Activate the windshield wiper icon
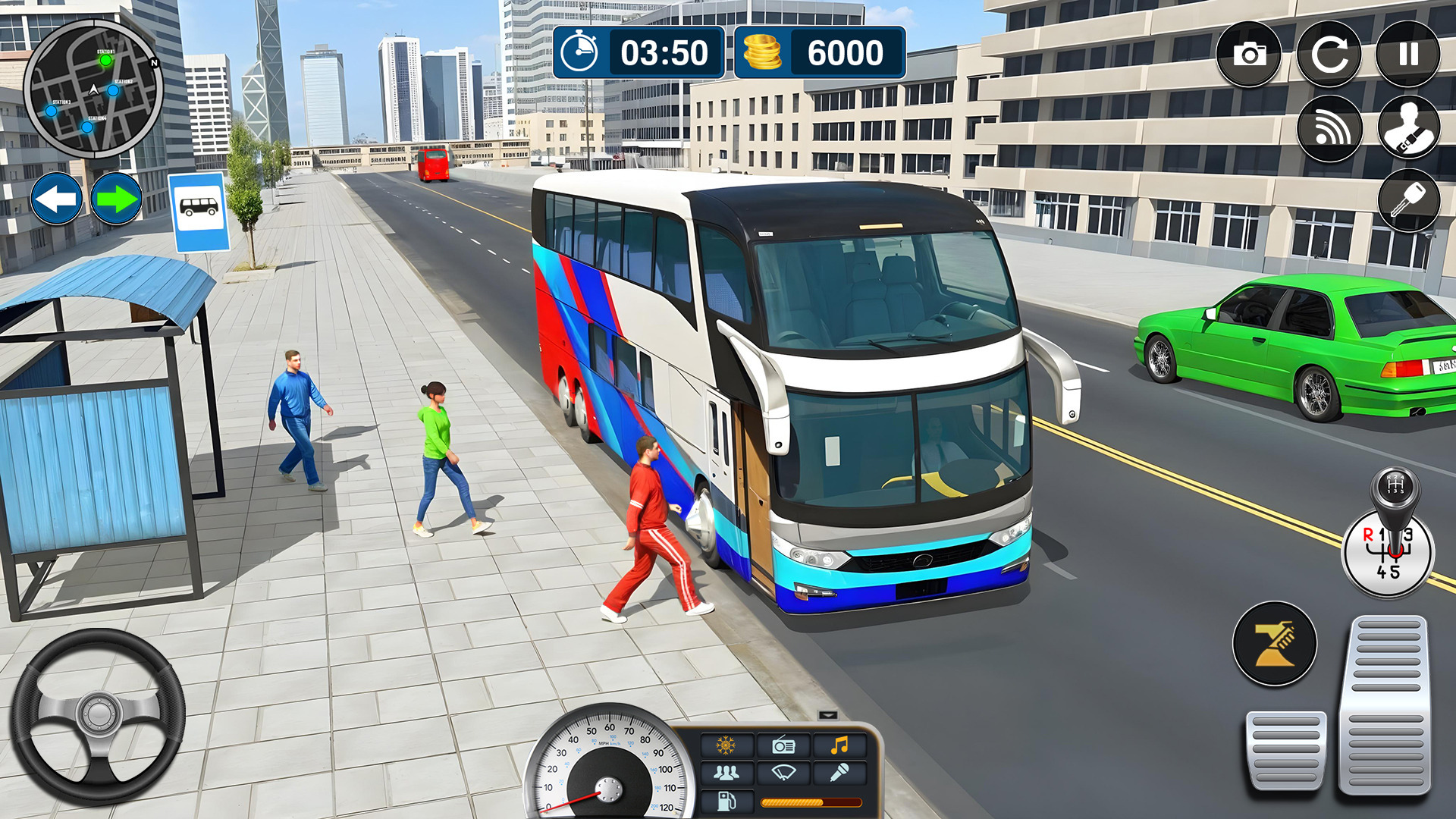Screen dimensions: 1456x819 (x=784, y=773)
